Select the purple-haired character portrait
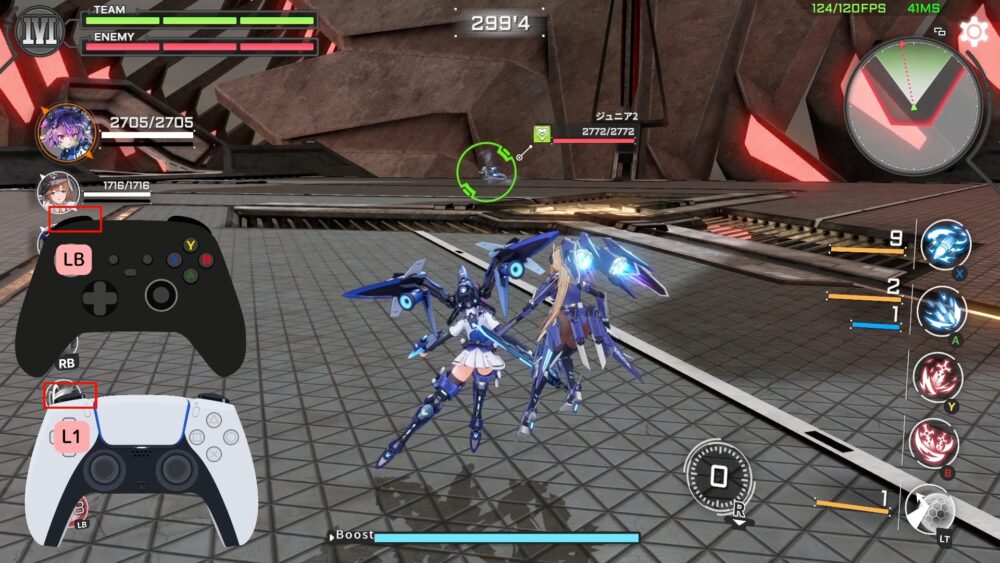The image size is (1000, 563). pyautogui.click(x=67, y=133)
